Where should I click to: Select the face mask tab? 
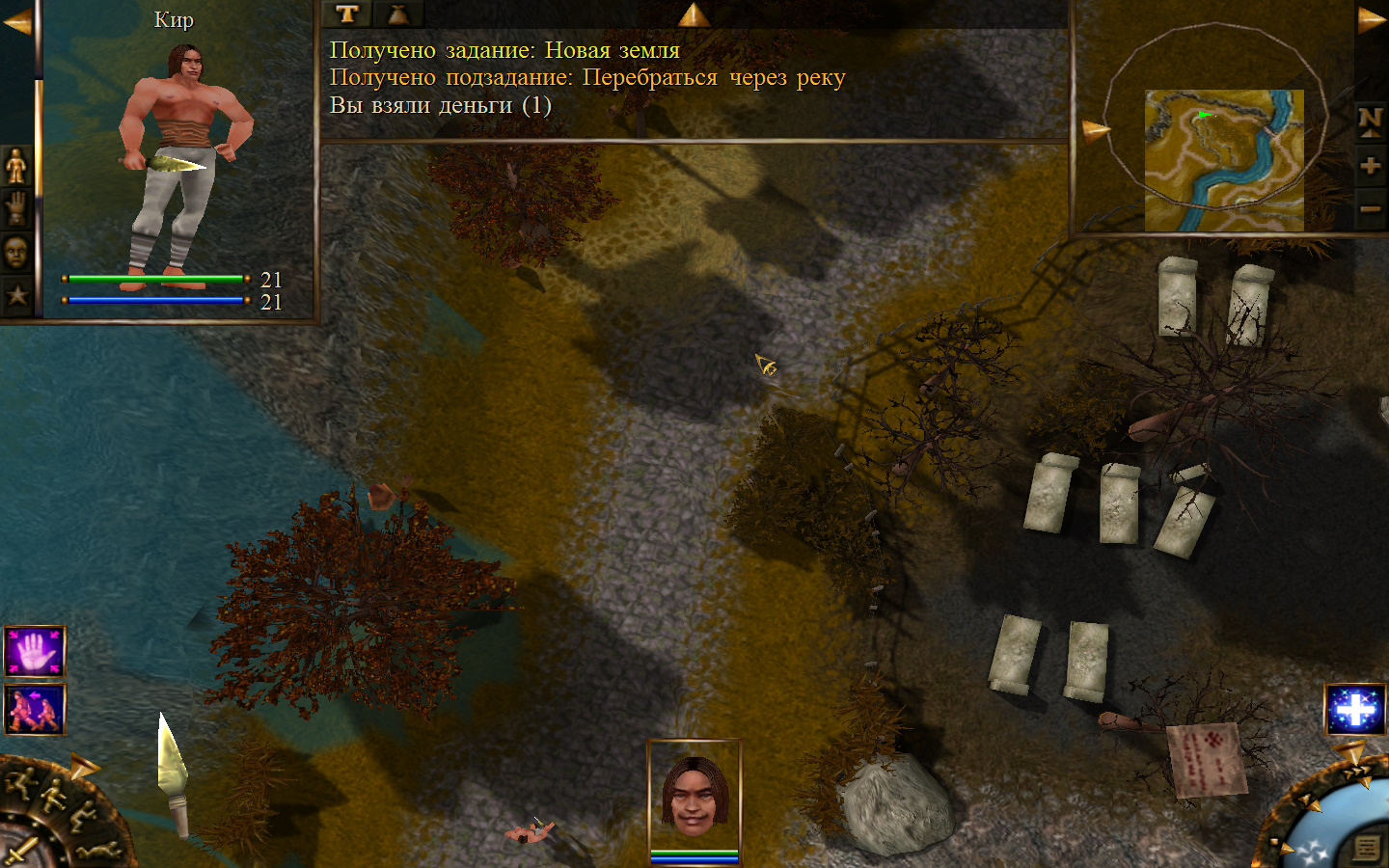pos(16,253)
